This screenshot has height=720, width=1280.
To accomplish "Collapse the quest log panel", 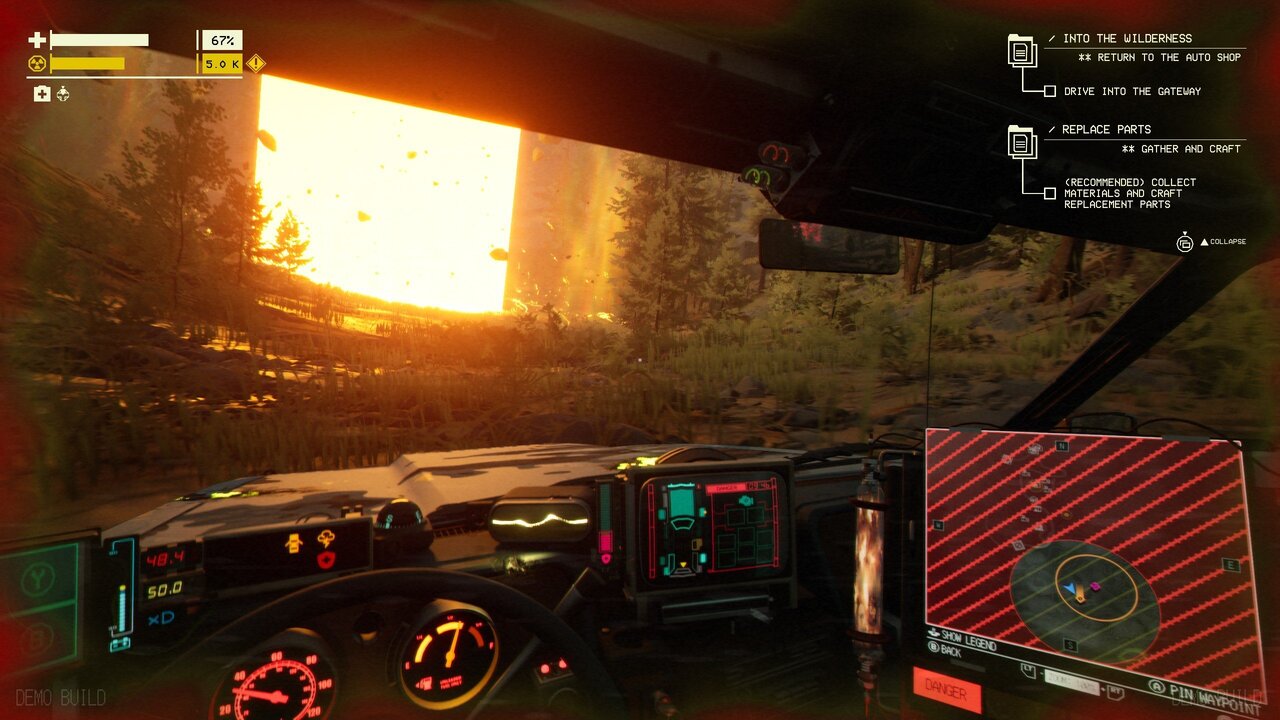I will pos(1221,242).
